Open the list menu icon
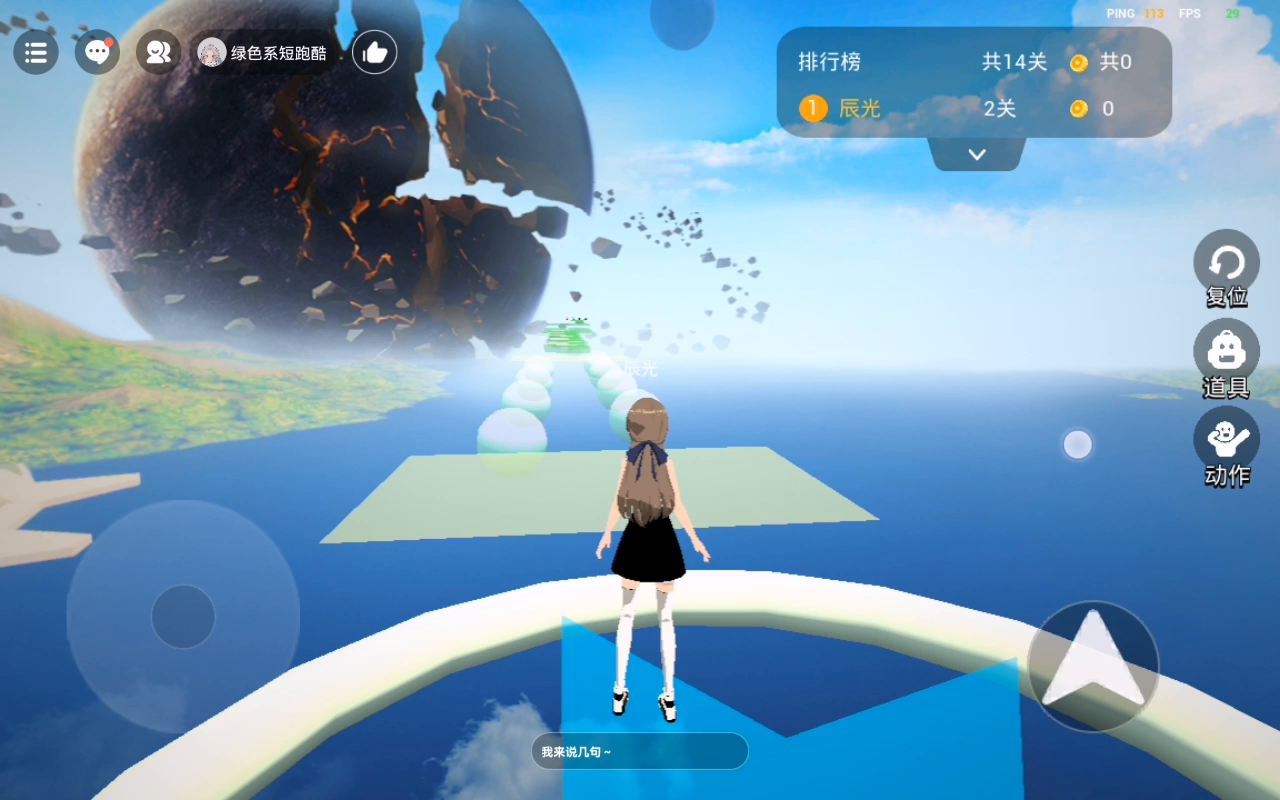This screenshot has height=800, width=1280. tap(36, 52)
